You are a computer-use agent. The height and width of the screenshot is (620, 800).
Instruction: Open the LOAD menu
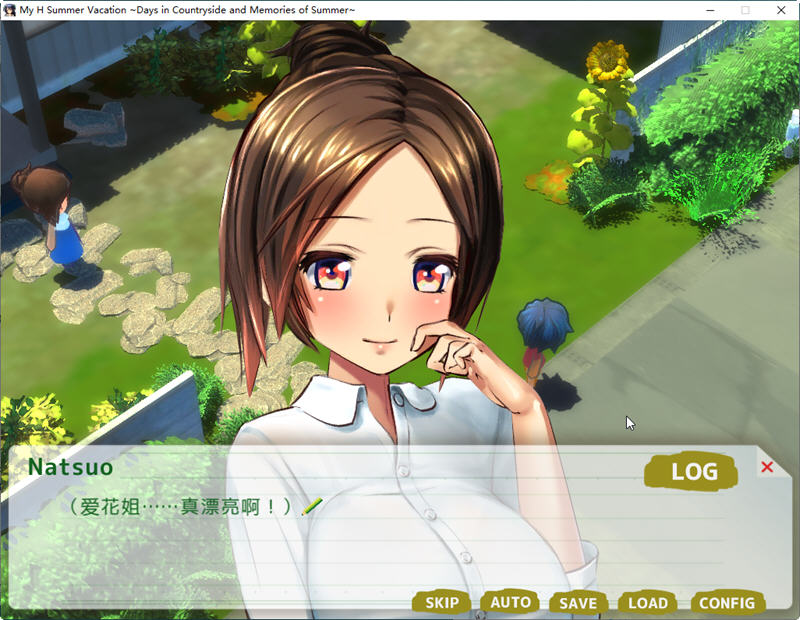pos(648,603)
